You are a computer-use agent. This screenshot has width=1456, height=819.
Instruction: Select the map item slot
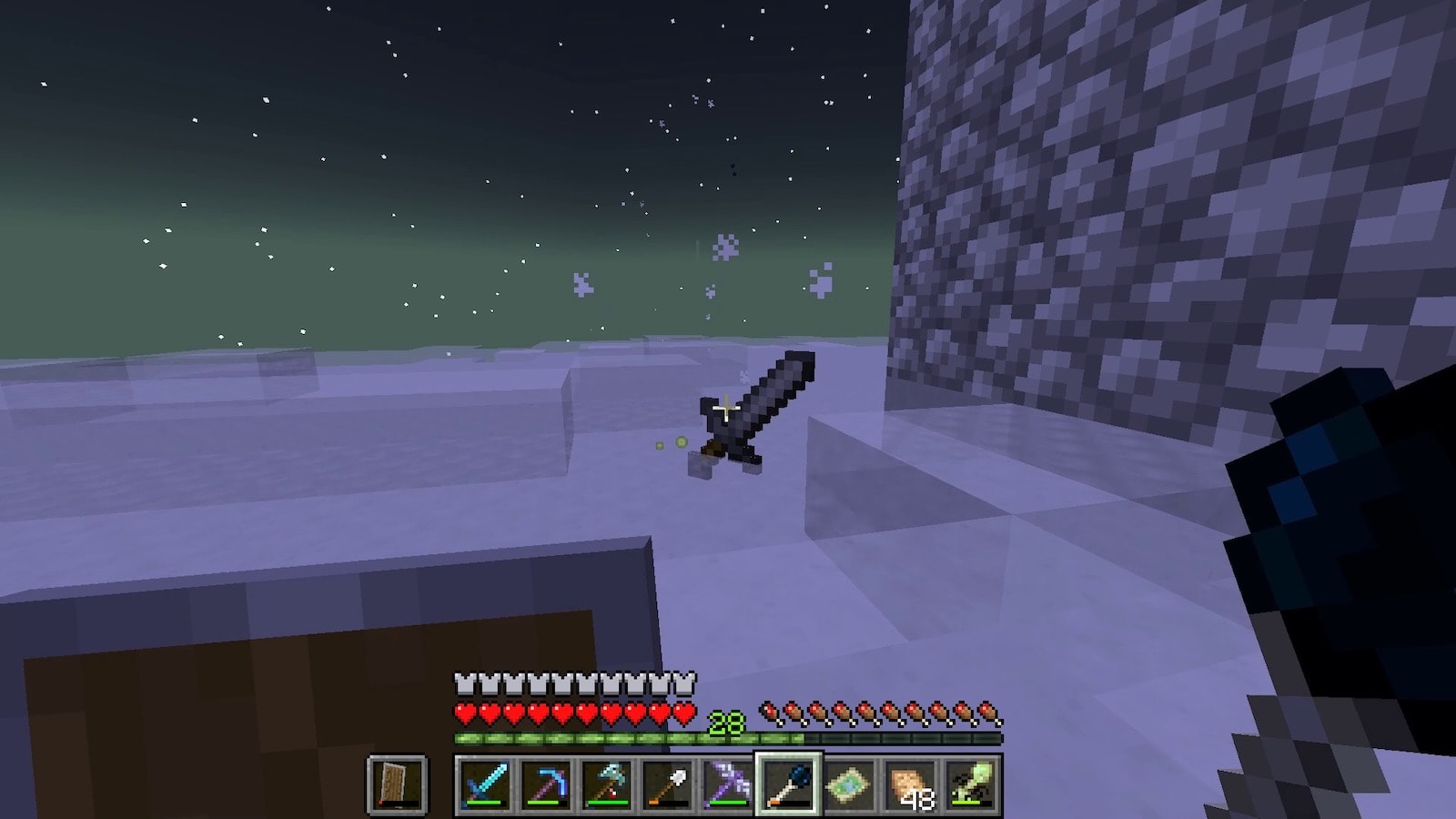849,784
